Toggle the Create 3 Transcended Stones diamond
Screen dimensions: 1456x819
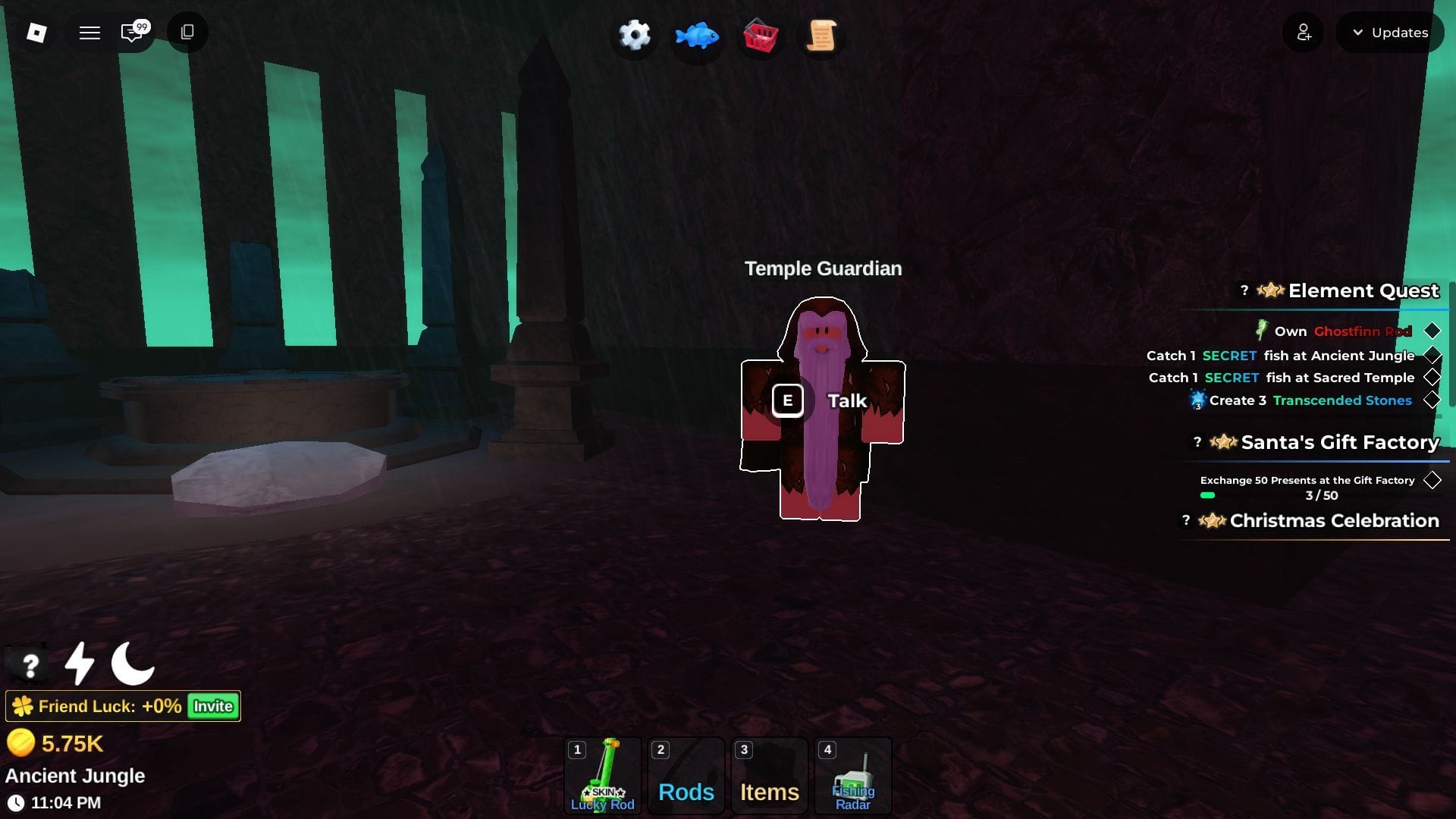point(1432,400)
